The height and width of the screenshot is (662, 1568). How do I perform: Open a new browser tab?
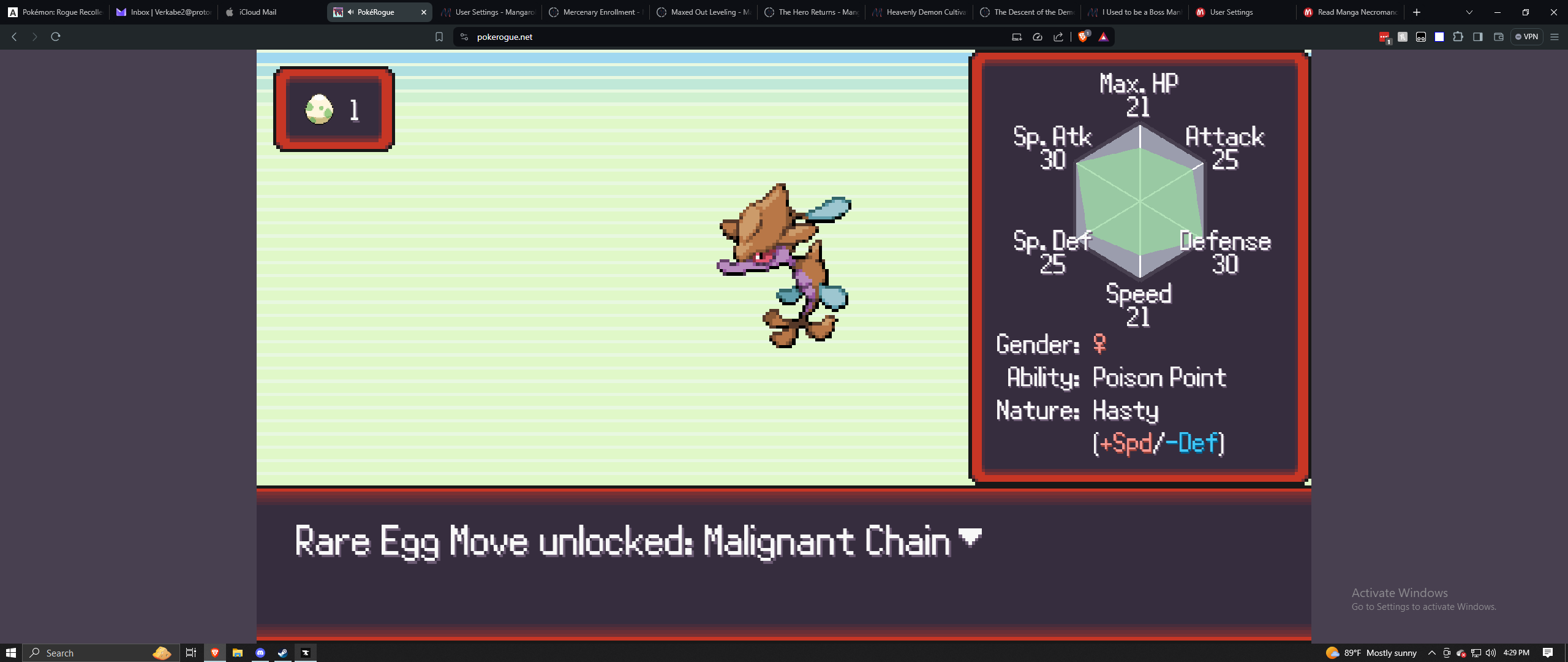(1417, 12)
